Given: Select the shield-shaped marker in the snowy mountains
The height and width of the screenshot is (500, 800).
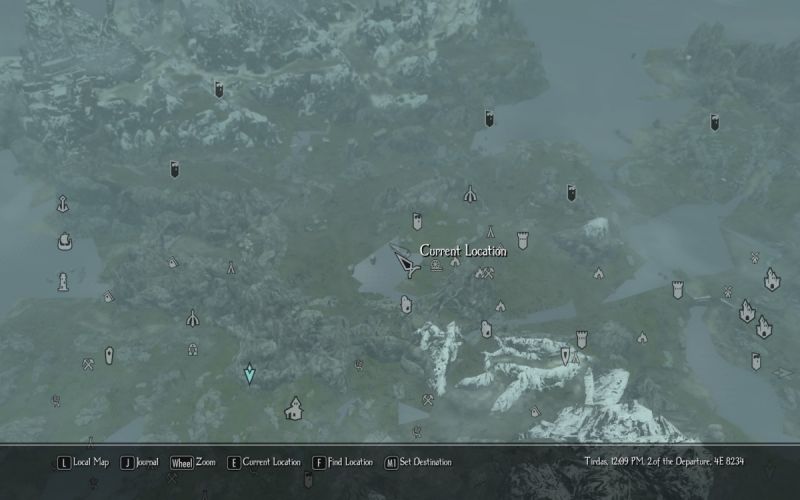Looking at the screenshot, I should 565,355.
